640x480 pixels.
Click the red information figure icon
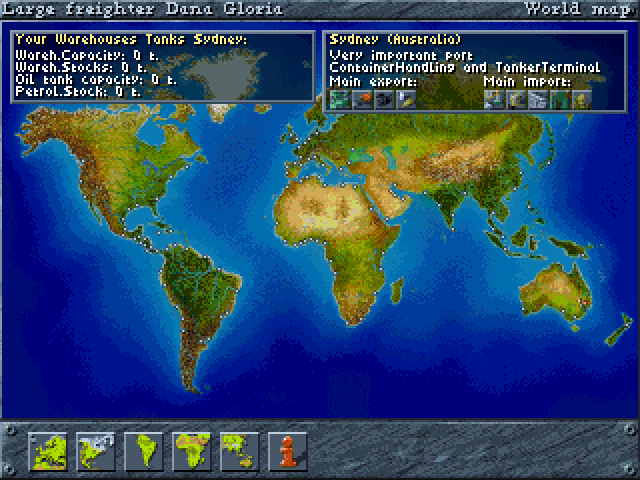pyautogui.click(x=286, y=451)
